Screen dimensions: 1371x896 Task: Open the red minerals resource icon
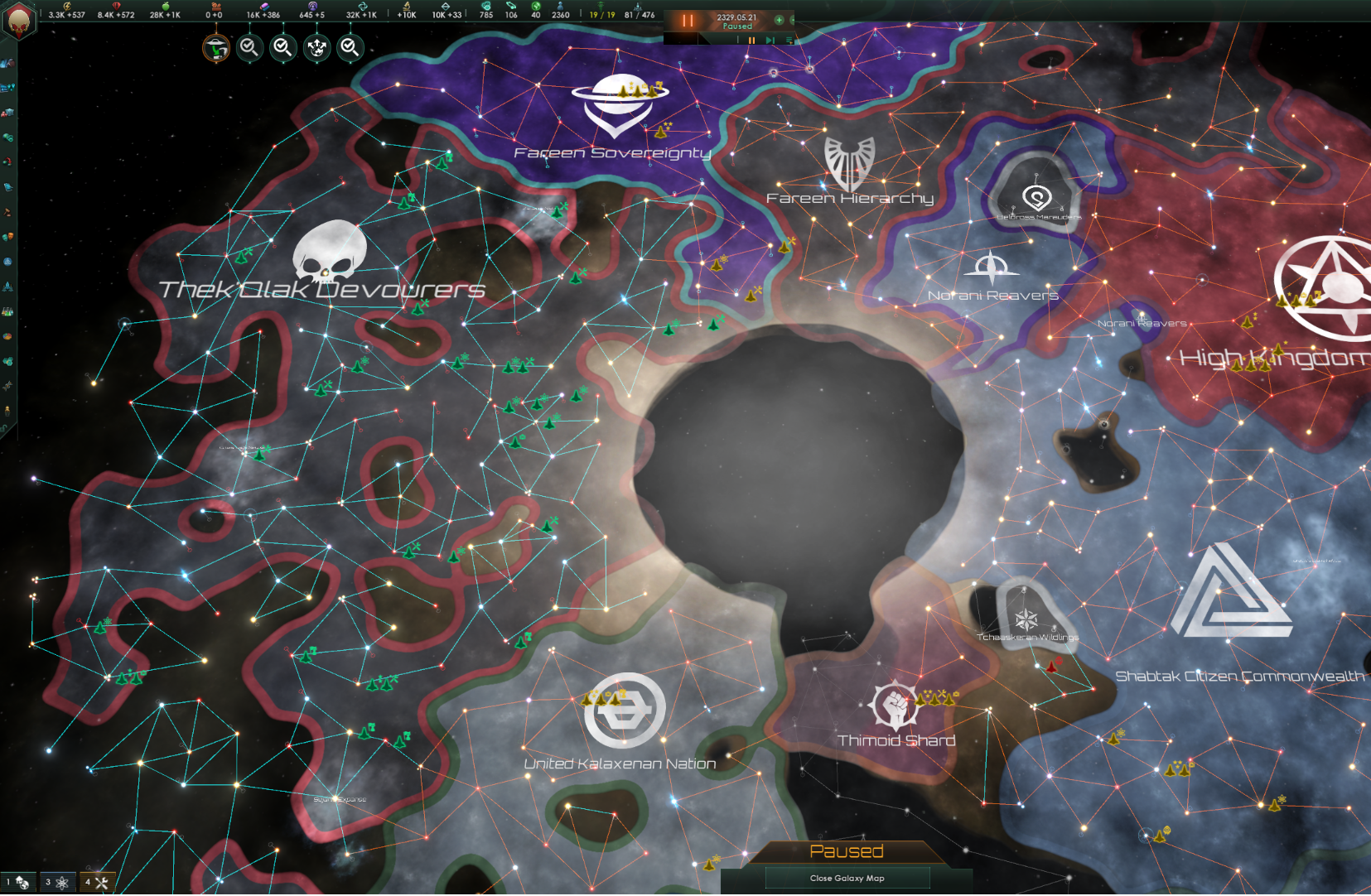pyautogui.click(x=118, y=7)
